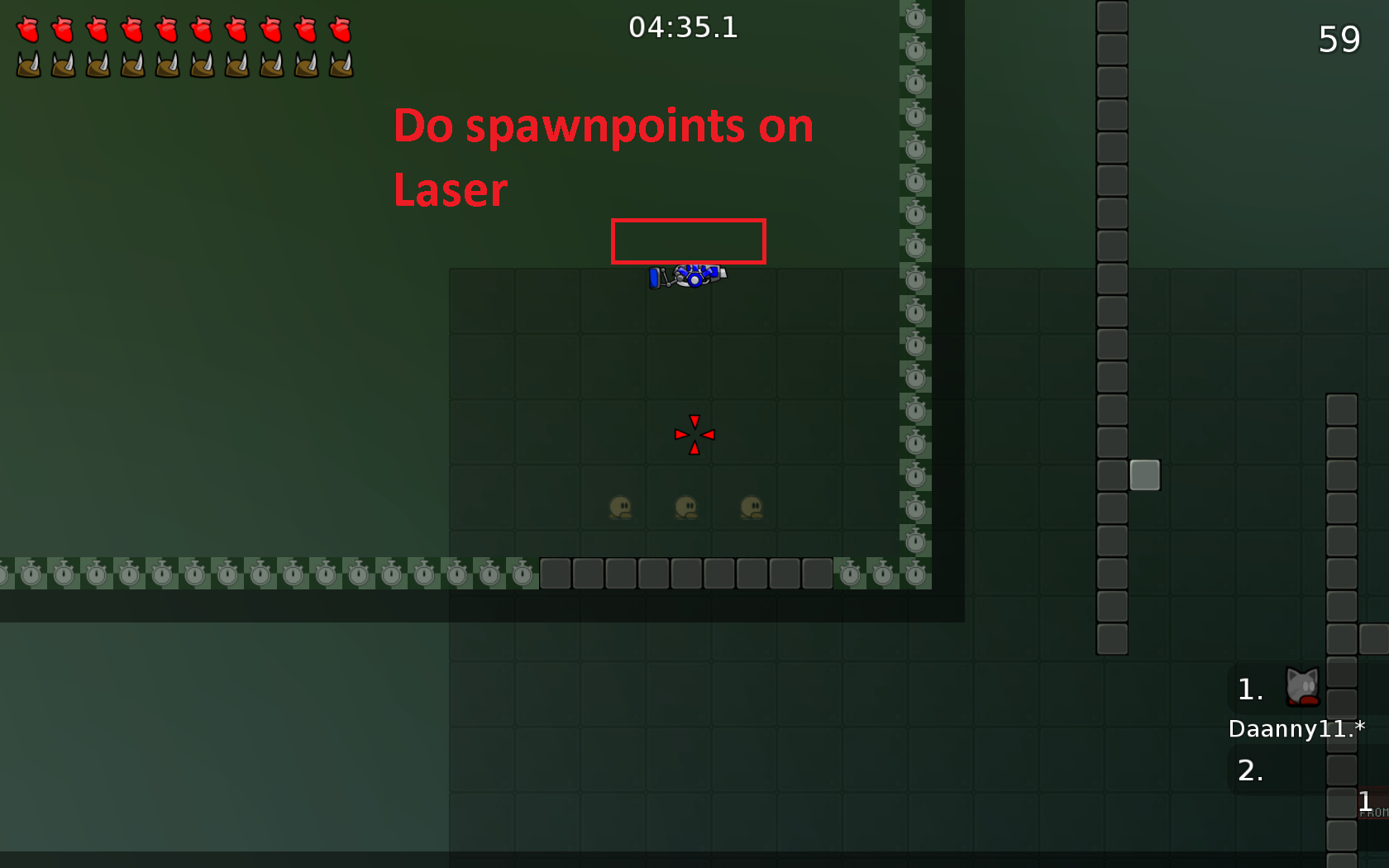Image resolution: width=1389 pixels, height=868 pixels.
Task: Toggle the rightmost tee spawnpoint ghost
Action: point(751,508)
